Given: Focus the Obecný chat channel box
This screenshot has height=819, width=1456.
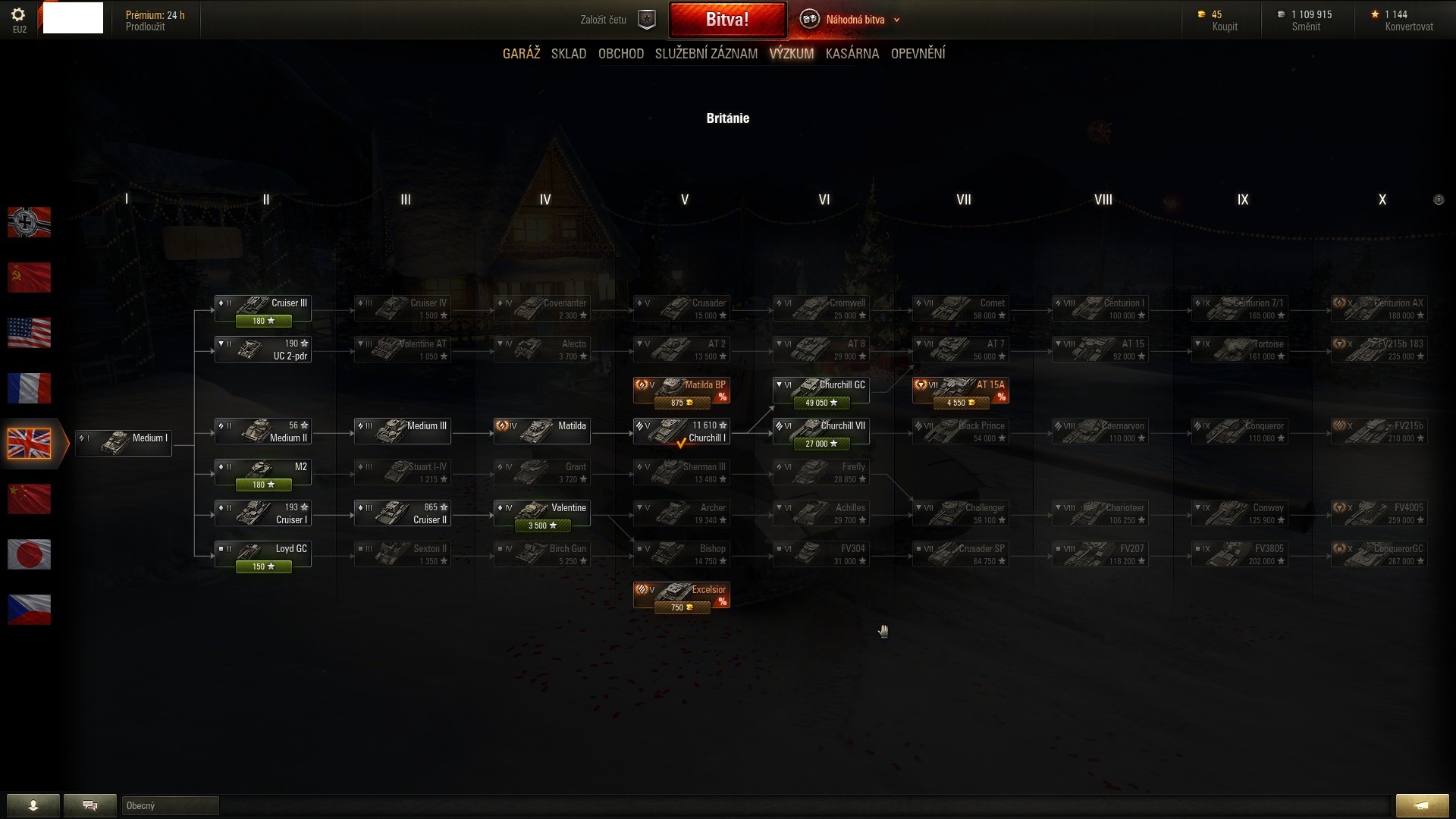Looking at the screenshot, I should 170,805.
